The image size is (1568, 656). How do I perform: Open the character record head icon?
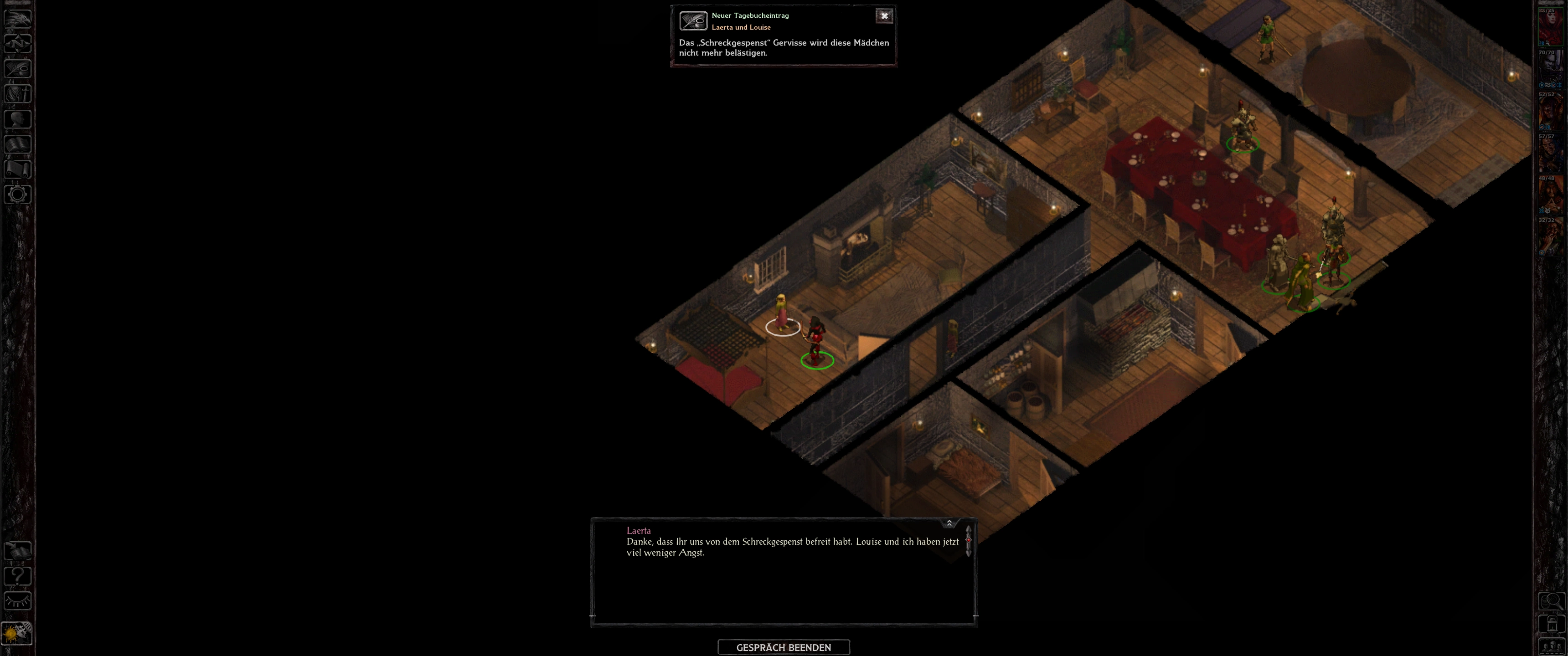[x=18, y=118]
